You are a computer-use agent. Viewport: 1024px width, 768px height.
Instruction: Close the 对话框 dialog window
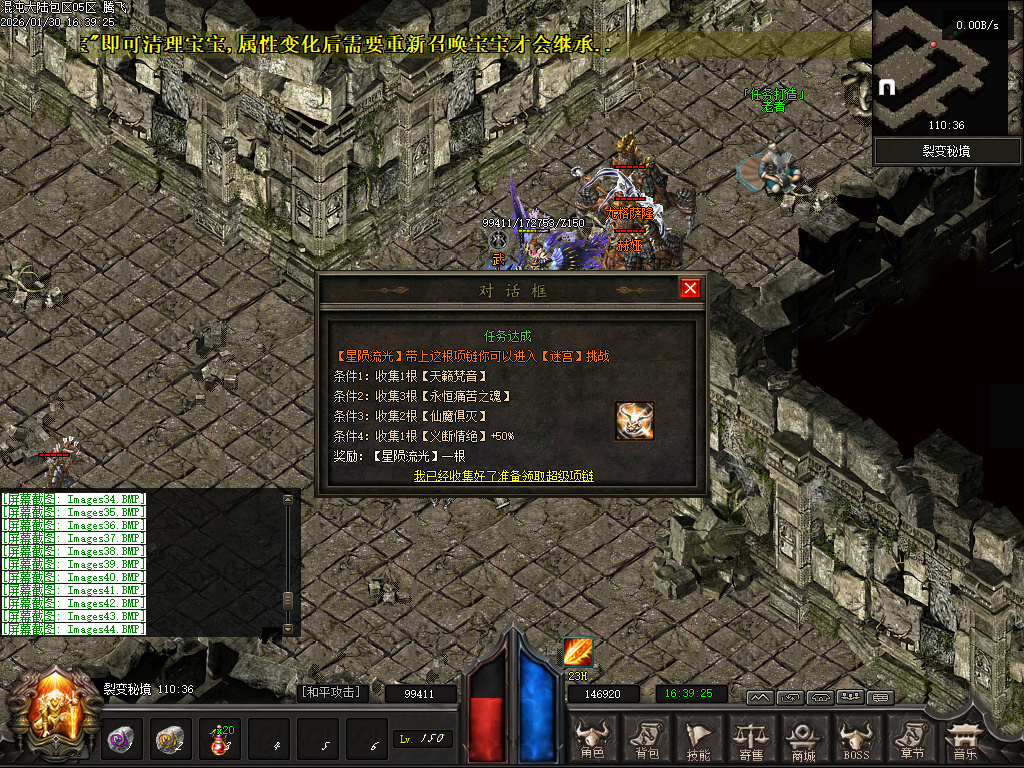click(x=690, y=289)
